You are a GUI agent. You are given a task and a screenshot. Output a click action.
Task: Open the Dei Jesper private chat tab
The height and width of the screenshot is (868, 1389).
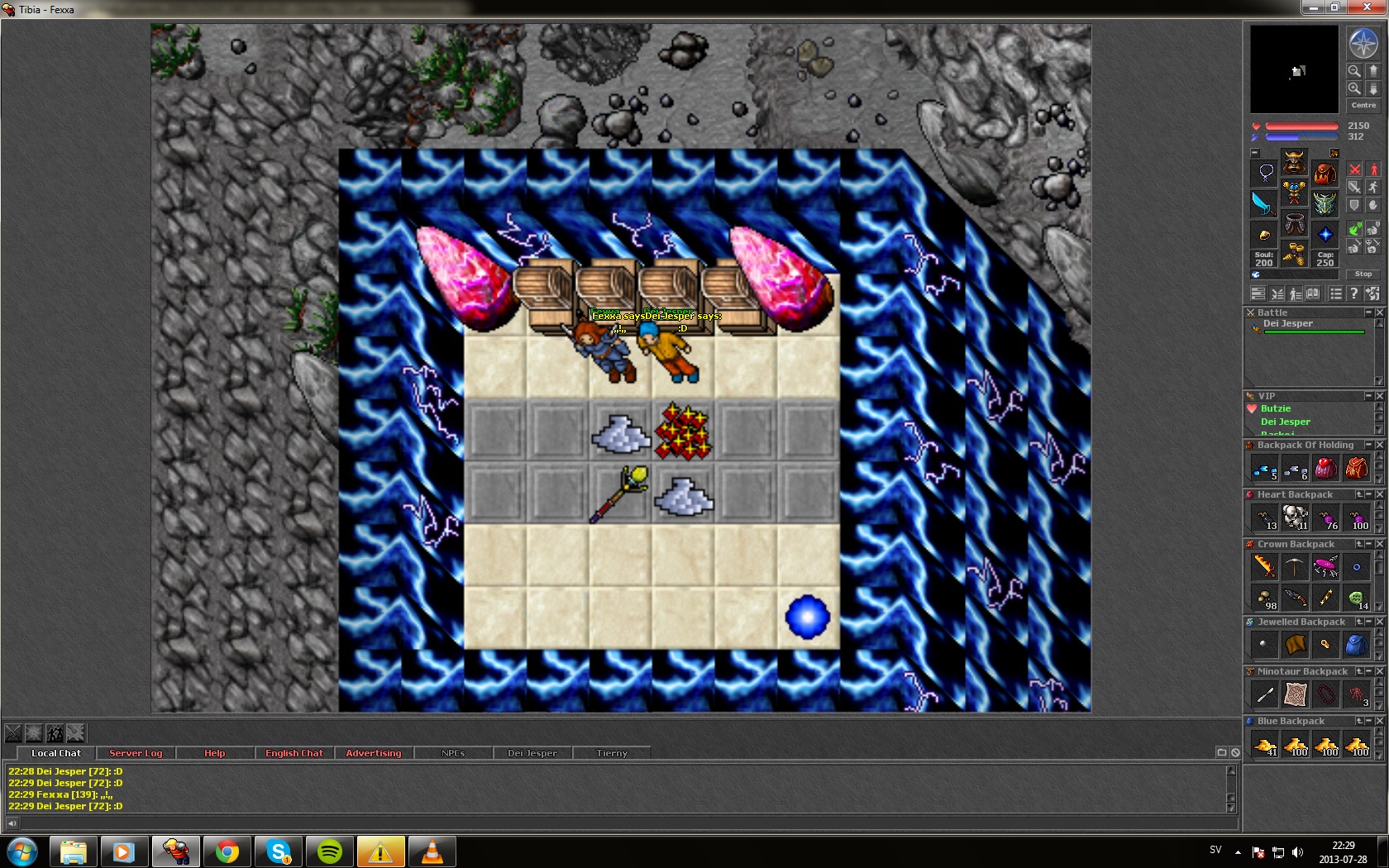(x=532, y=753)
